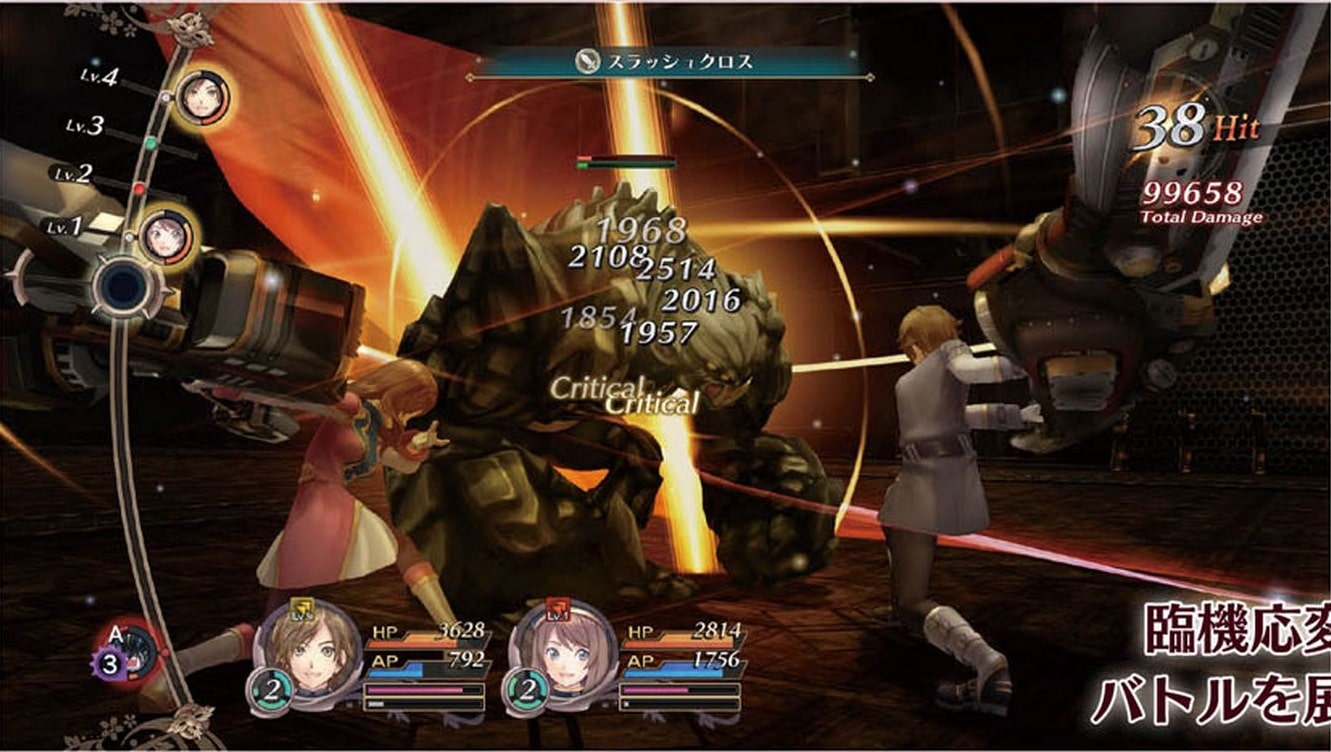Click the red marker on the Lv.2 line
The width and height of the screenshot is (1331, 752).
pos(139,188)
